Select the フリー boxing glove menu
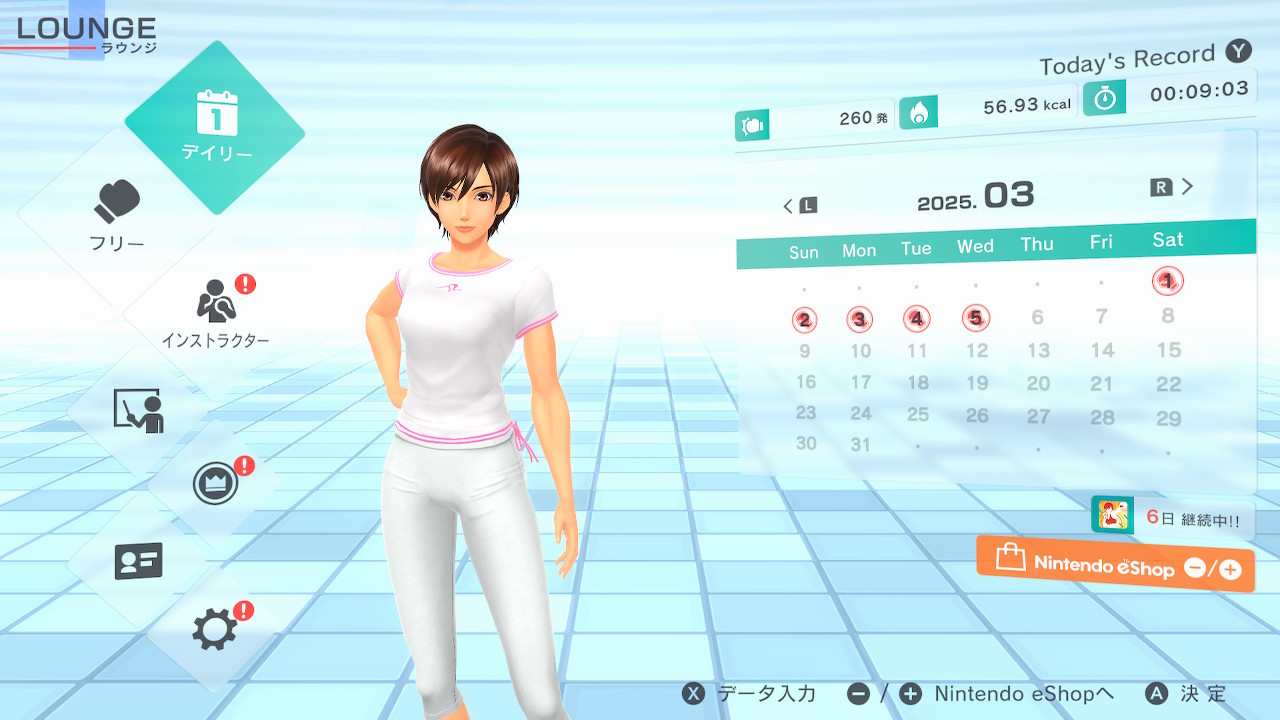Screen dimensions: 1280x720 click(x=118, y=215)
